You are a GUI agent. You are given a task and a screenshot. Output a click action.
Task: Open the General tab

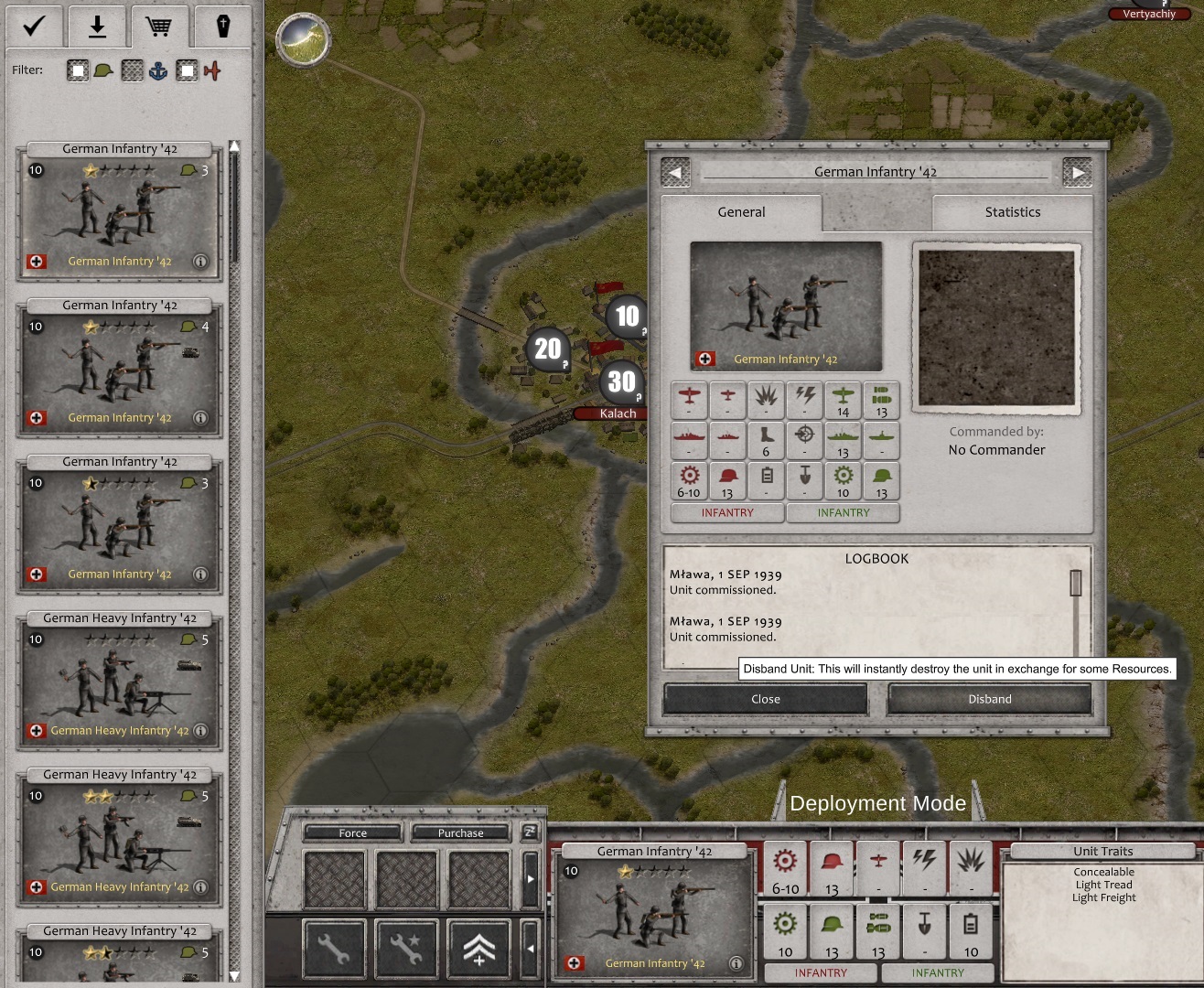(x=741, y=212)
